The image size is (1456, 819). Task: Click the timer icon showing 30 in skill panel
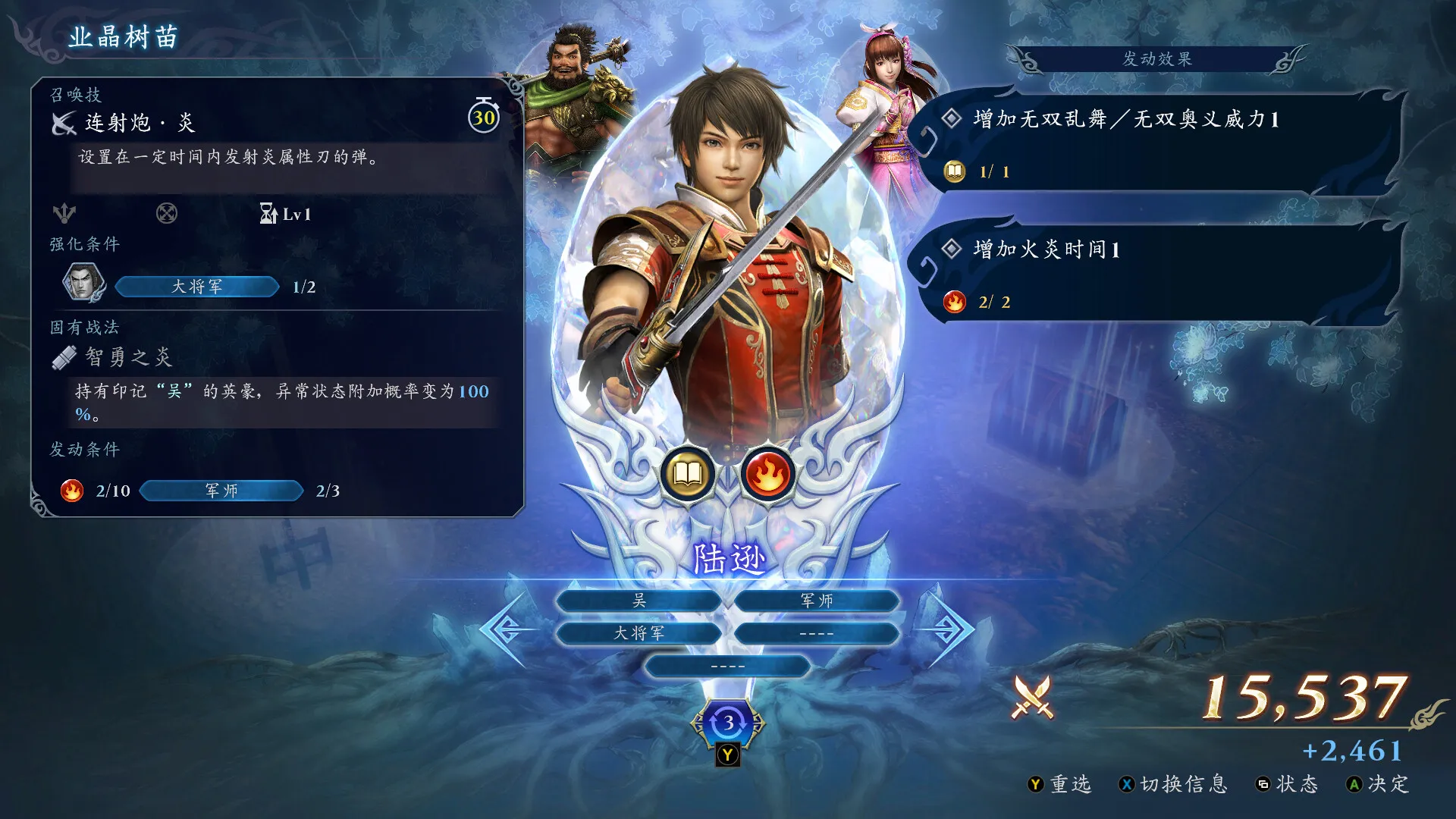[x=484, y=118]
